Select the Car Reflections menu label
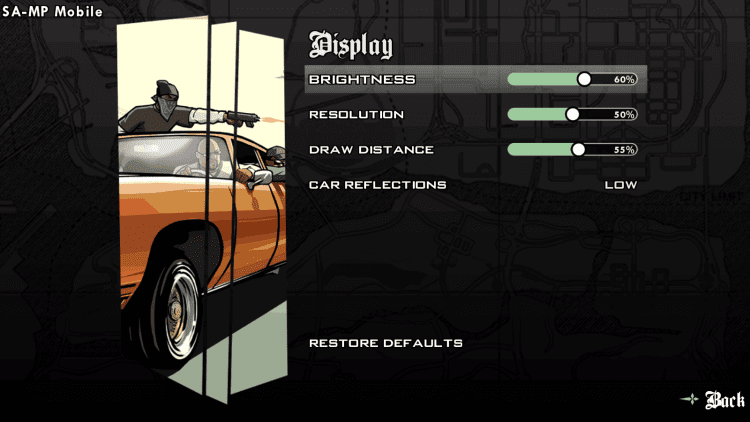The height and width of the screenshot is (422, 750). (x=377, y=185)
